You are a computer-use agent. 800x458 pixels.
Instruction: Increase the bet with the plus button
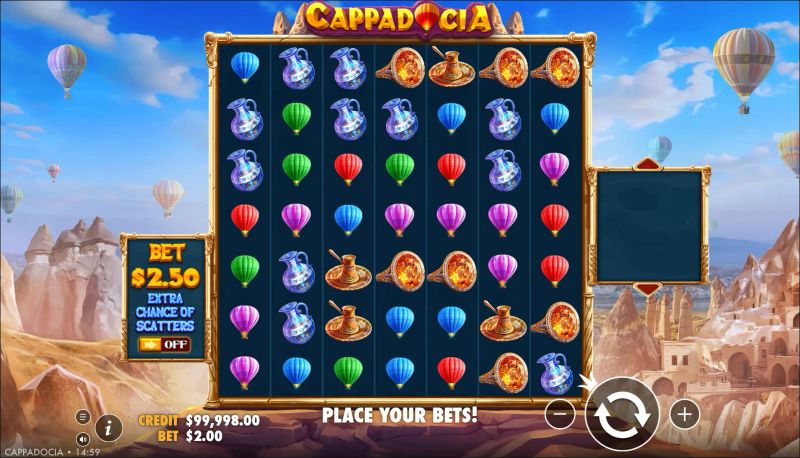pyautogui.click(x=684, y=413)
